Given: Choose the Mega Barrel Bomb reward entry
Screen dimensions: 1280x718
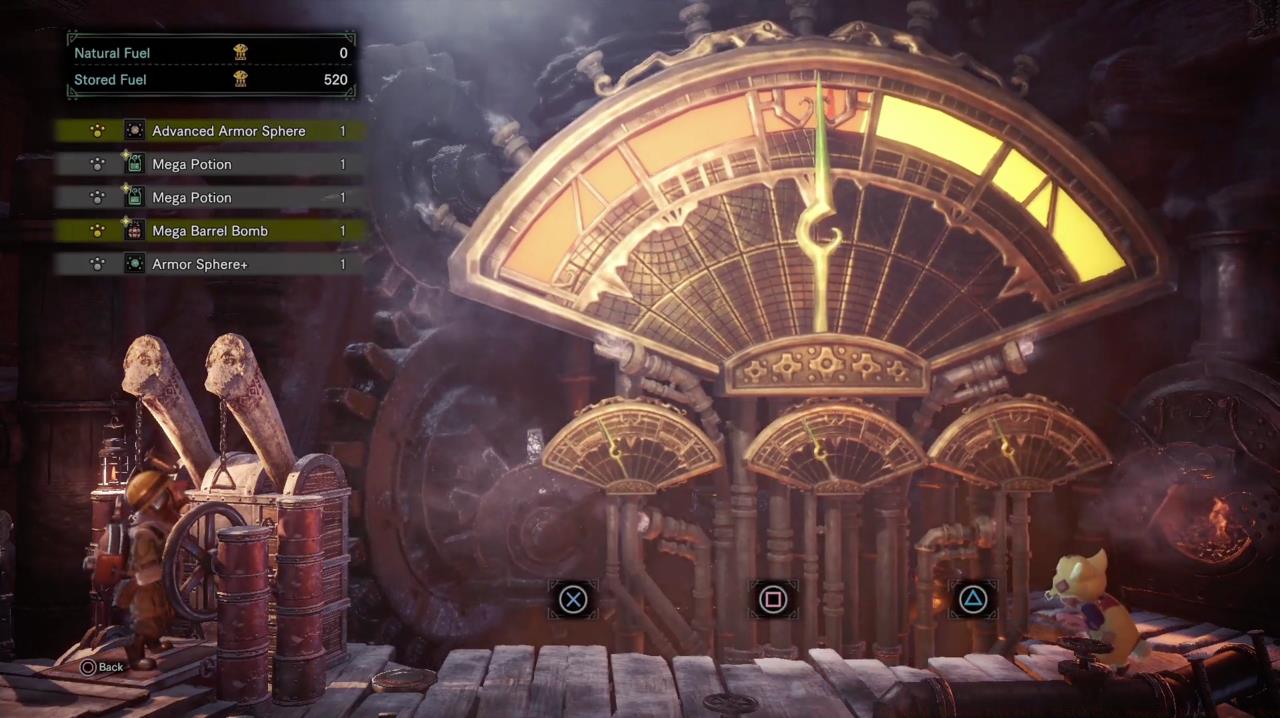Looking at the screenshot, I should 210,231.
